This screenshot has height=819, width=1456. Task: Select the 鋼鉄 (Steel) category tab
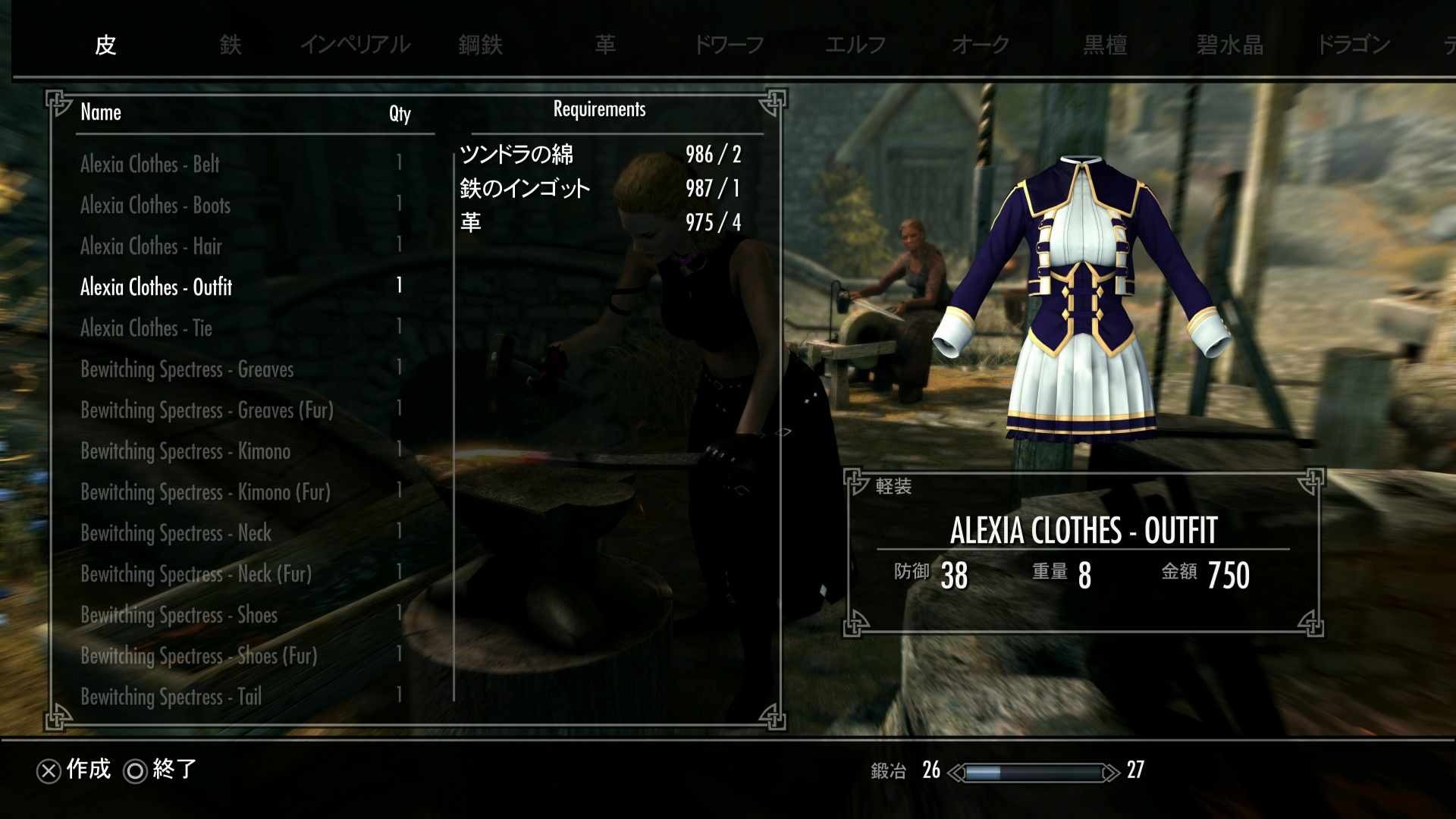[480, 45]
